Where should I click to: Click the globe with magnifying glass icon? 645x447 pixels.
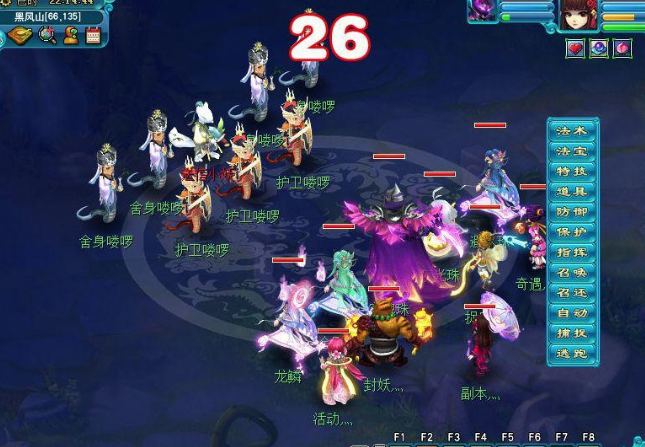(47, 35)
